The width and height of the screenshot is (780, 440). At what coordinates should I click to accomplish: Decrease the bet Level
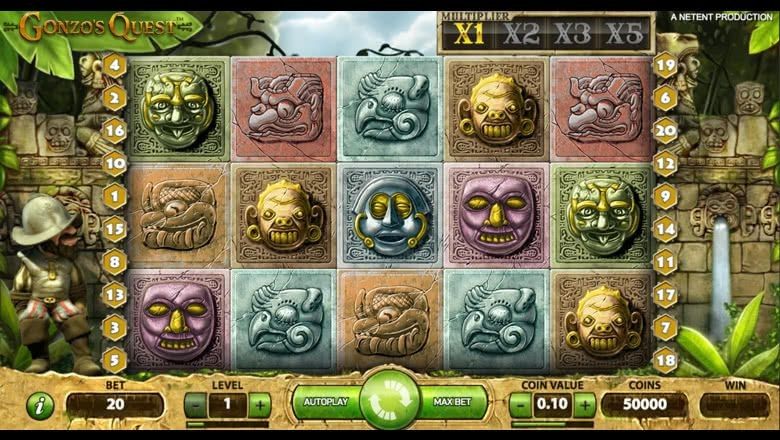[196, 405]
